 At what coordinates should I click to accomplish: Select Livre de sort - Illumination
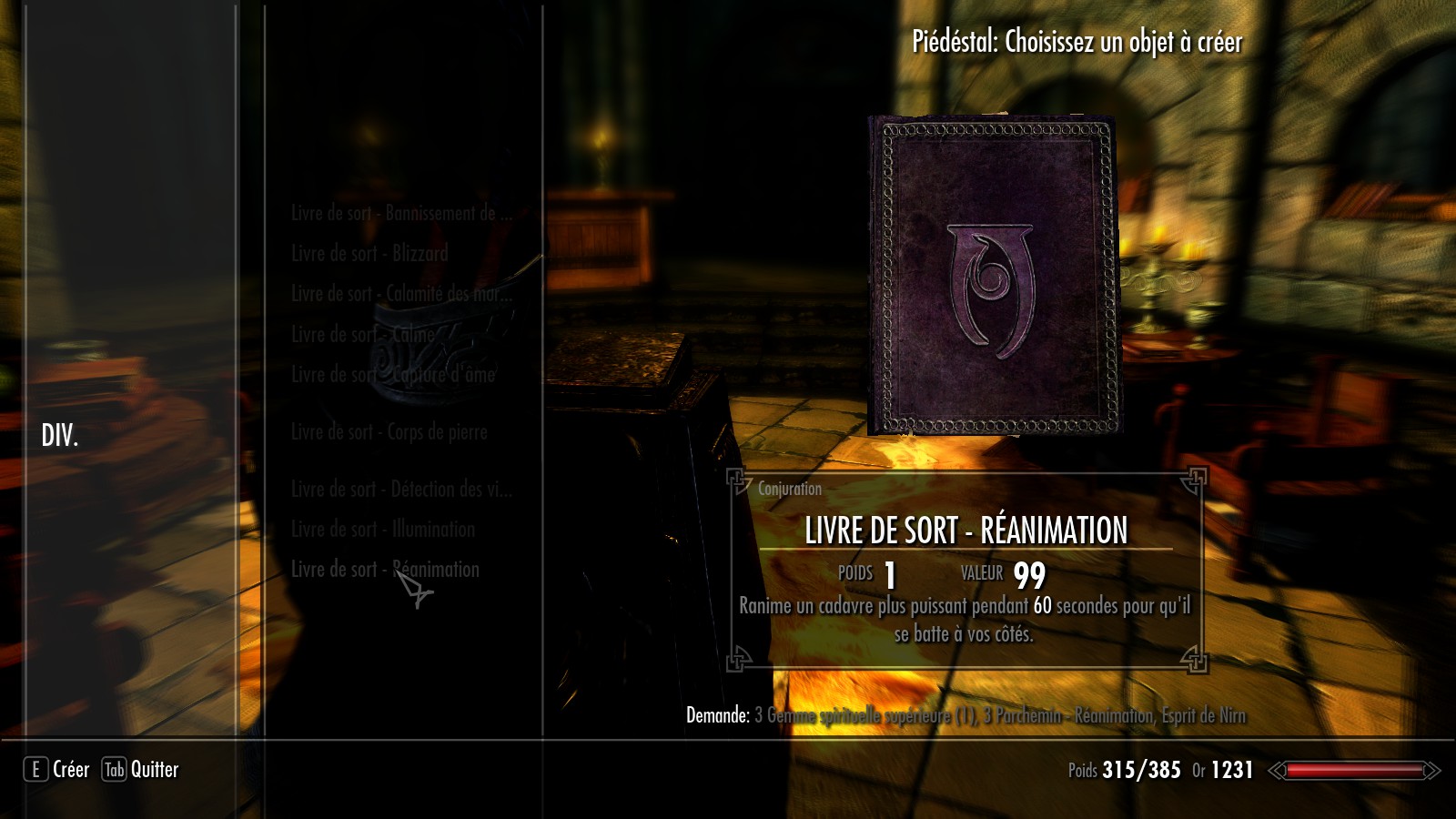pos(382,530)
